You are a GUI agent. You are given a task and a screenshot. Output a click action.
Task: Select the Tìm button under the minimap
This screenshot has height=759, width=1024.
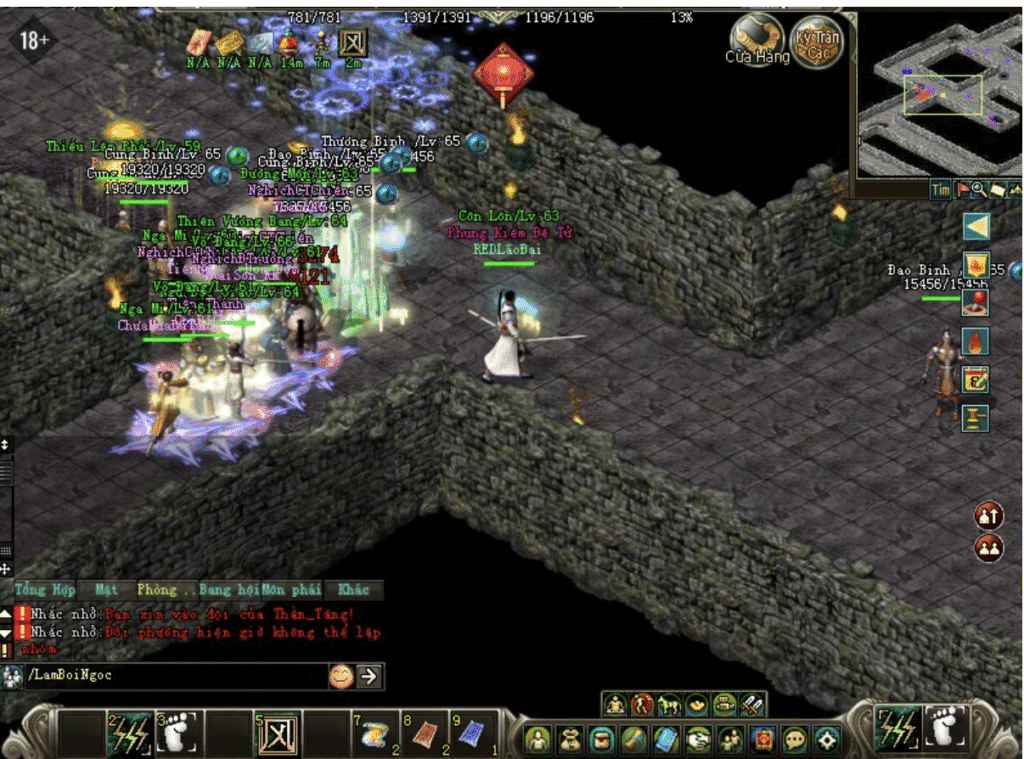[x=940, y=189]
